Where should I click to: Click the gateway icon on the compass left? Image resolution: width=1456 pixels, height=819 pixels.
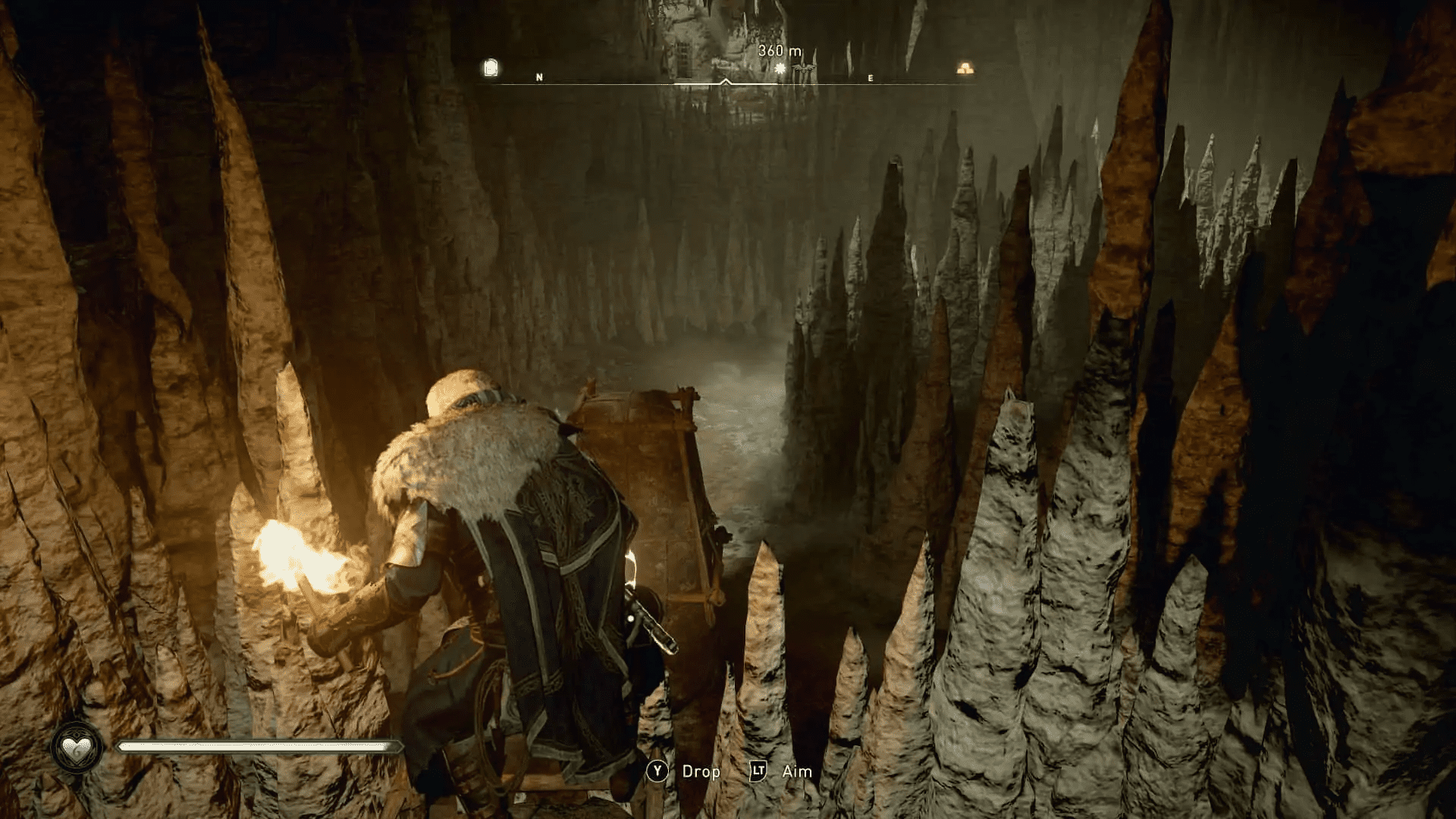(x=491, y=66)
